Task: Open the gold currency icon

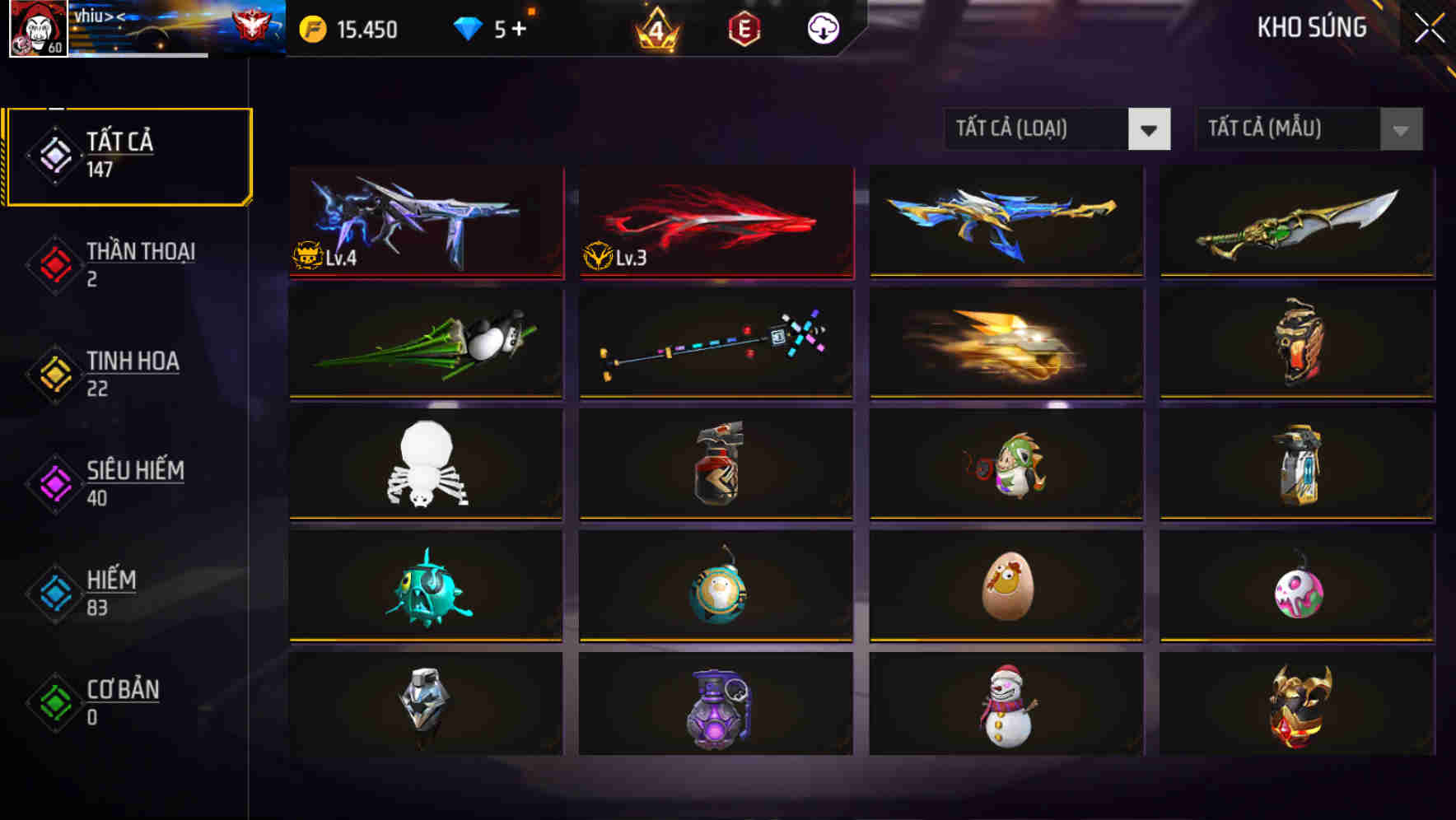Action: click(x=311, y=29)
